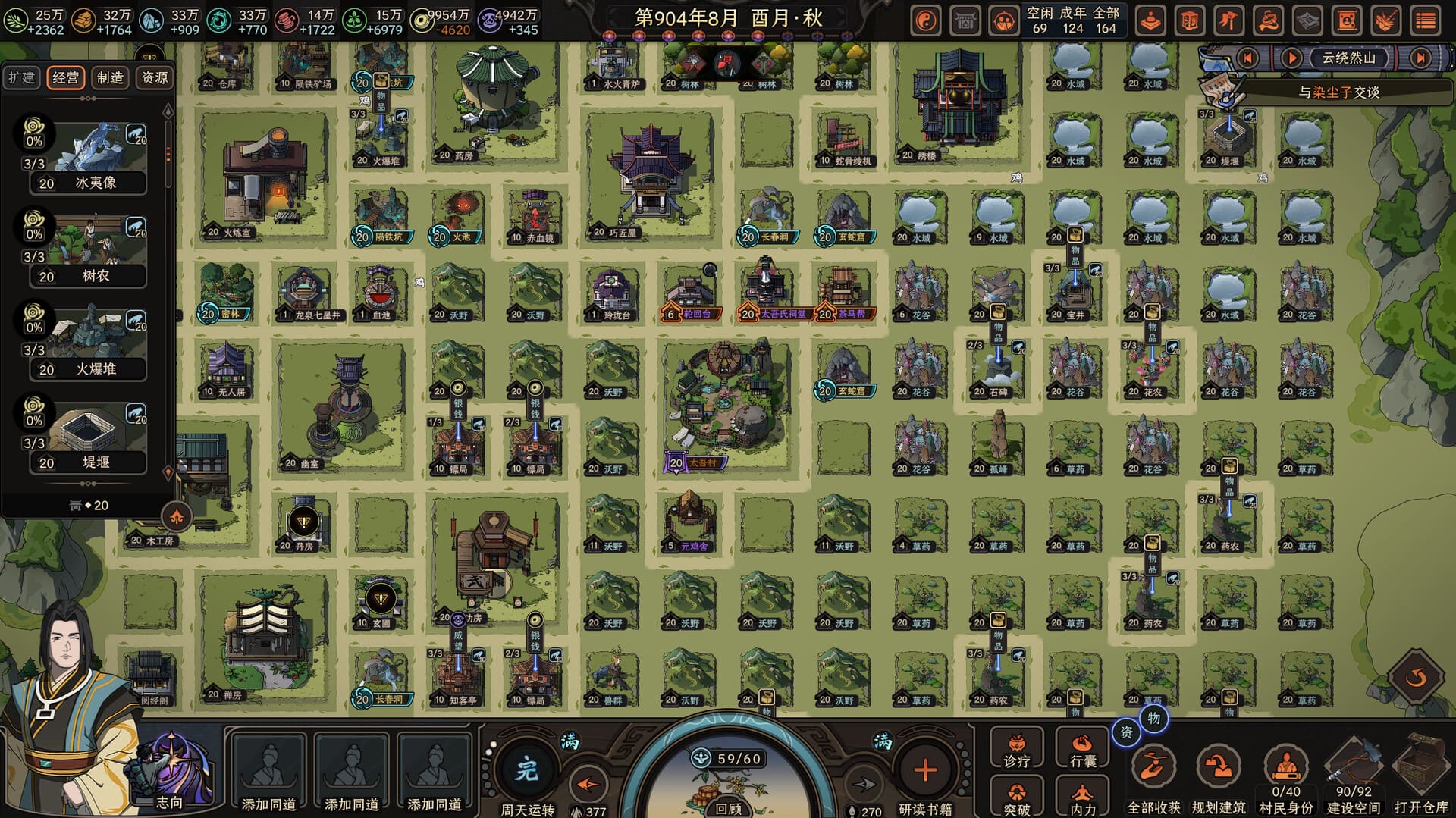
Task: Switch to the 扩建 tab
Action: coord(21,77)
